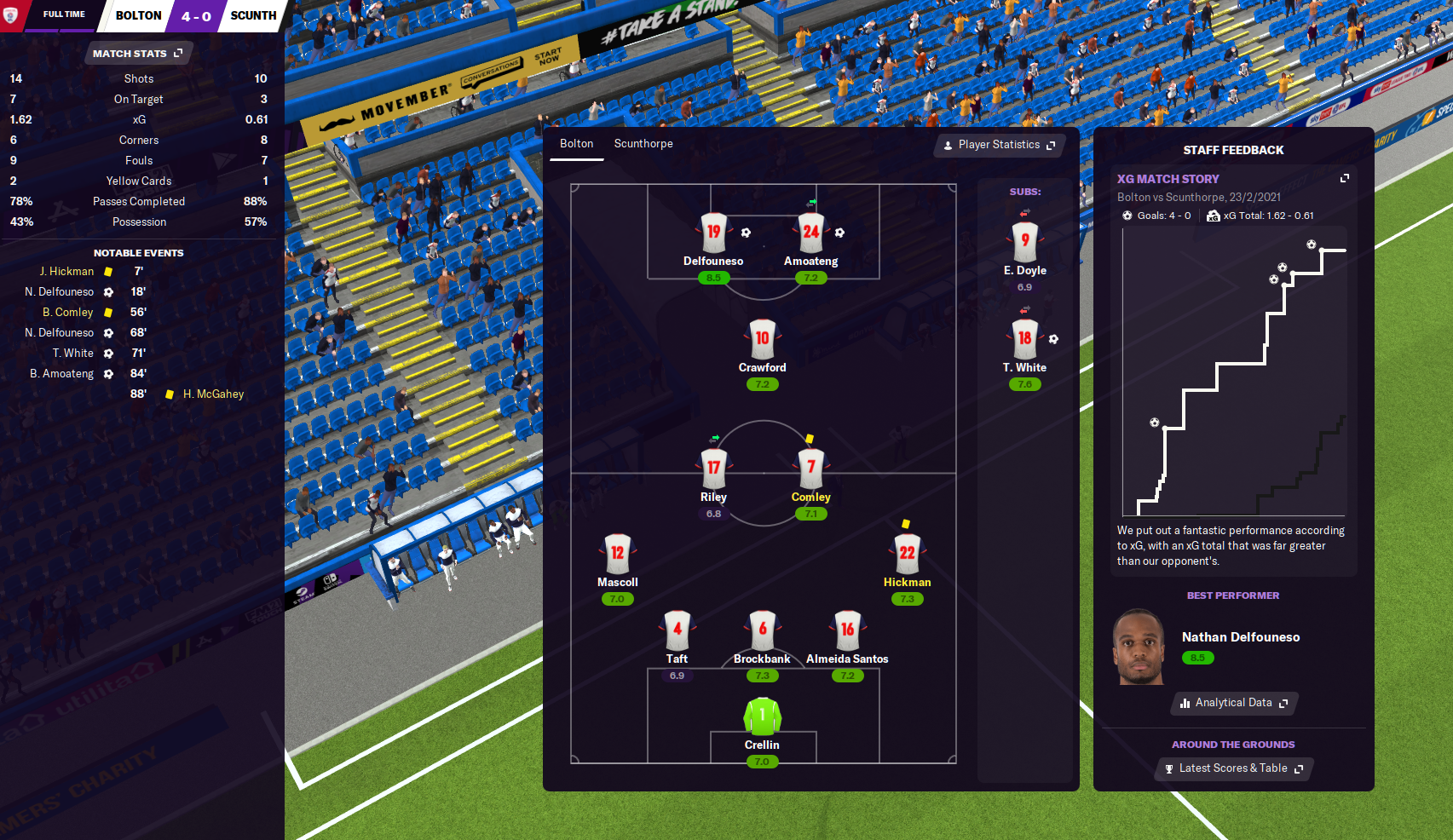The width and height of the screenshot is (1453, 840).
Task: Open Nathan Delfouneso's best performer portrait
Action: [1139, 647]
